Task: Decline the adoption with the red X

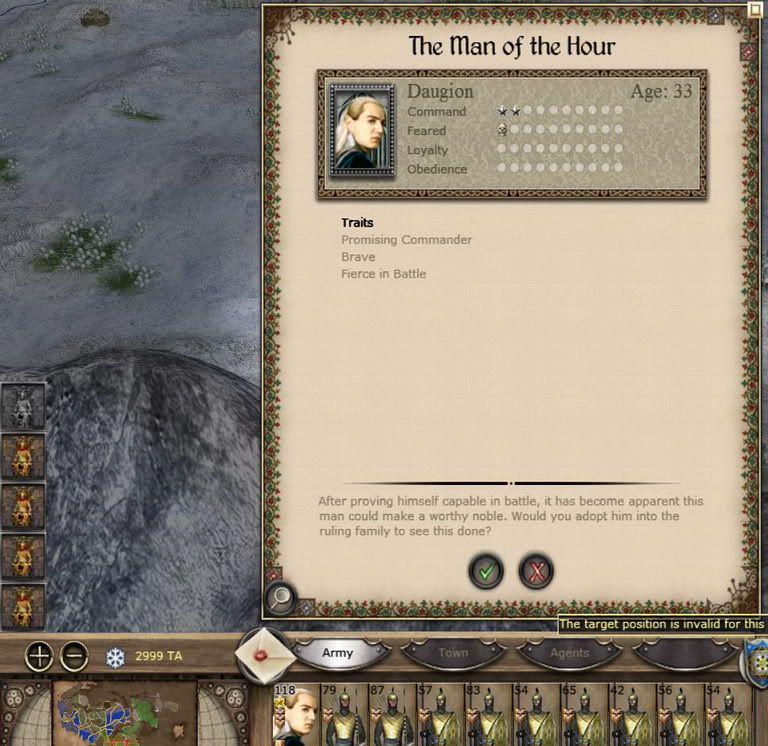Action: (x=537, y=571)
